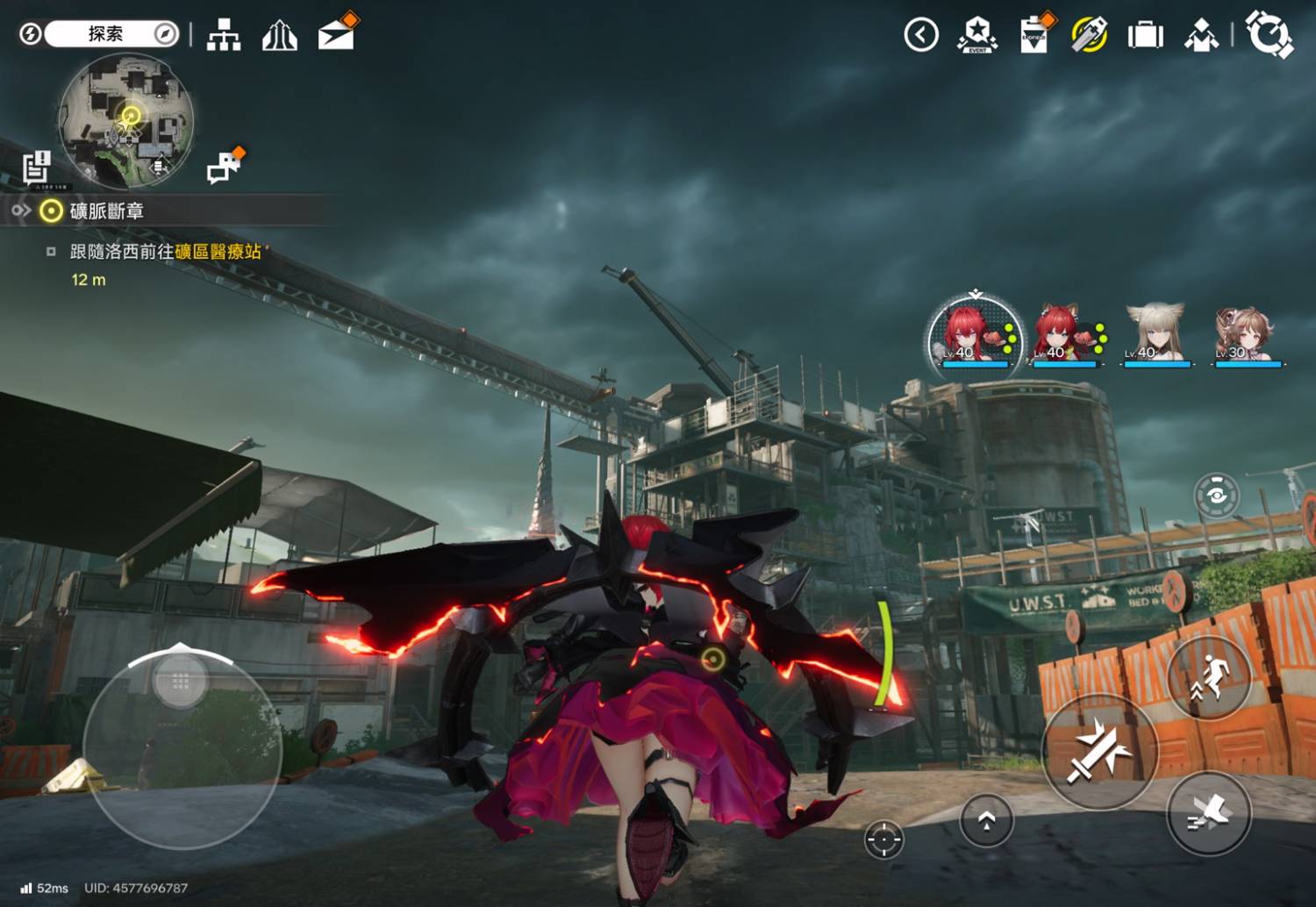The image size is (1316, 907).
Task: Open the mail envelope icon
Action: [x=336, y=34]
